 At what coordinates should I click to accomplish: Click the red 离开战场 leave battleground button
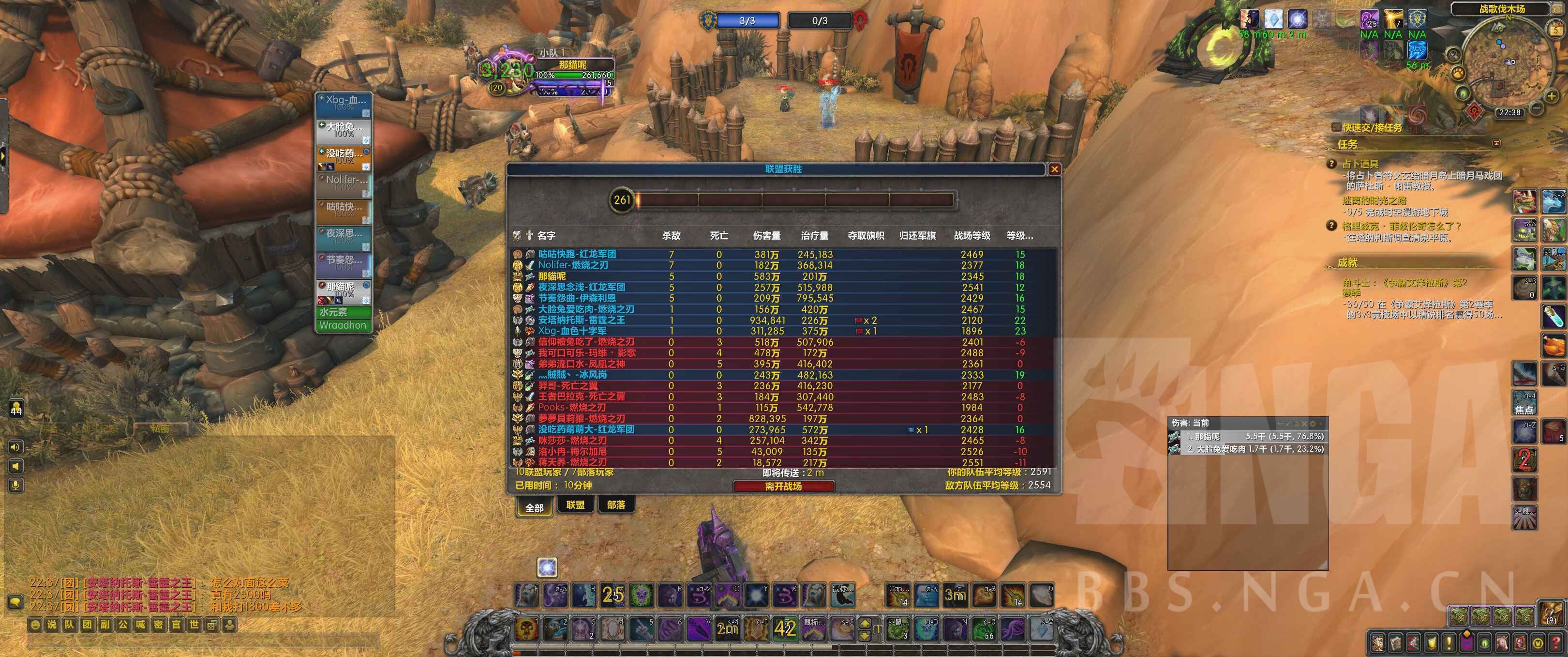click(x=783, y=486)
